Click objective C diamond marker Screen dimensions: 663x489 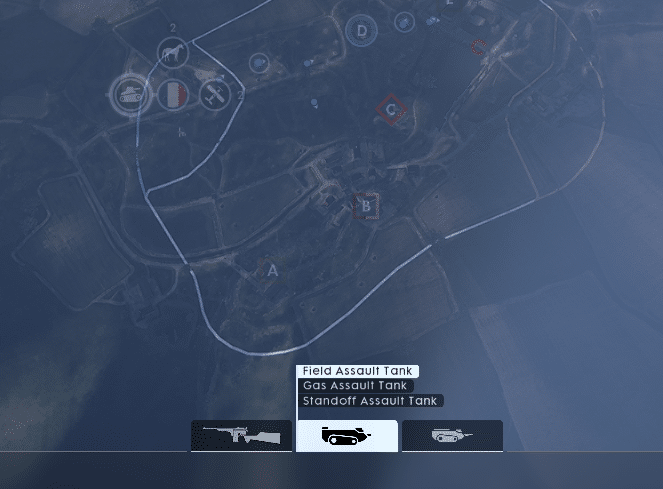pos(392,110)
